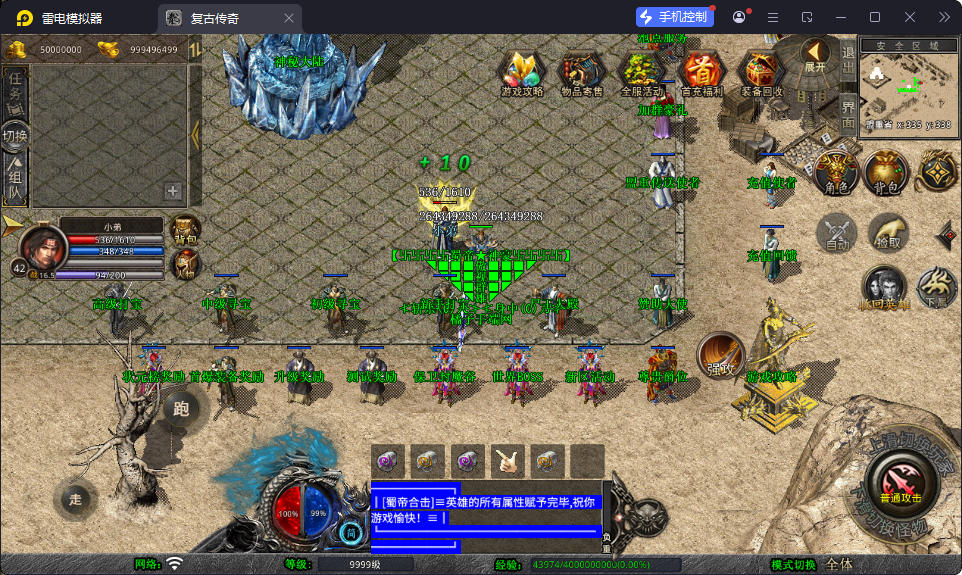Open the emulator's 手机控制 phone control
Screen dimensions: 962x575
point(675,17)
